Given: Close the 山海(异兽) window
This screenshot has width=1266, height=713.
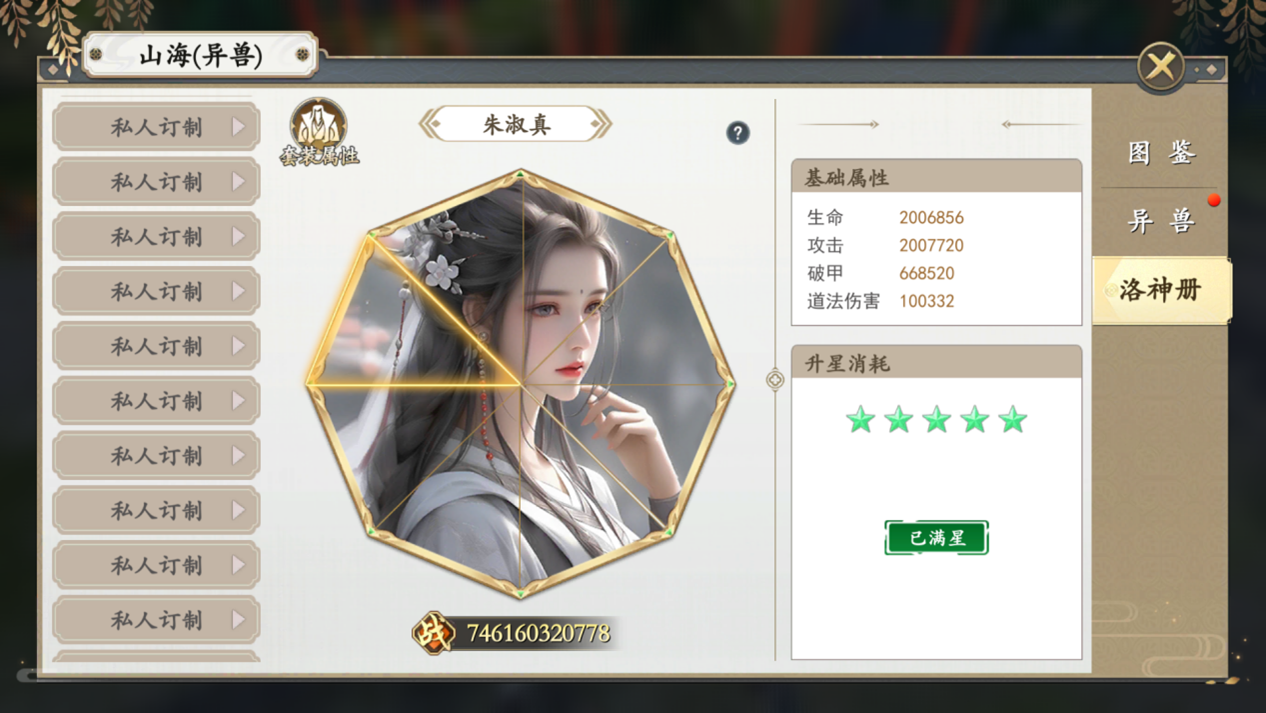Looking at the screenshot, I should click(1160, 67).
